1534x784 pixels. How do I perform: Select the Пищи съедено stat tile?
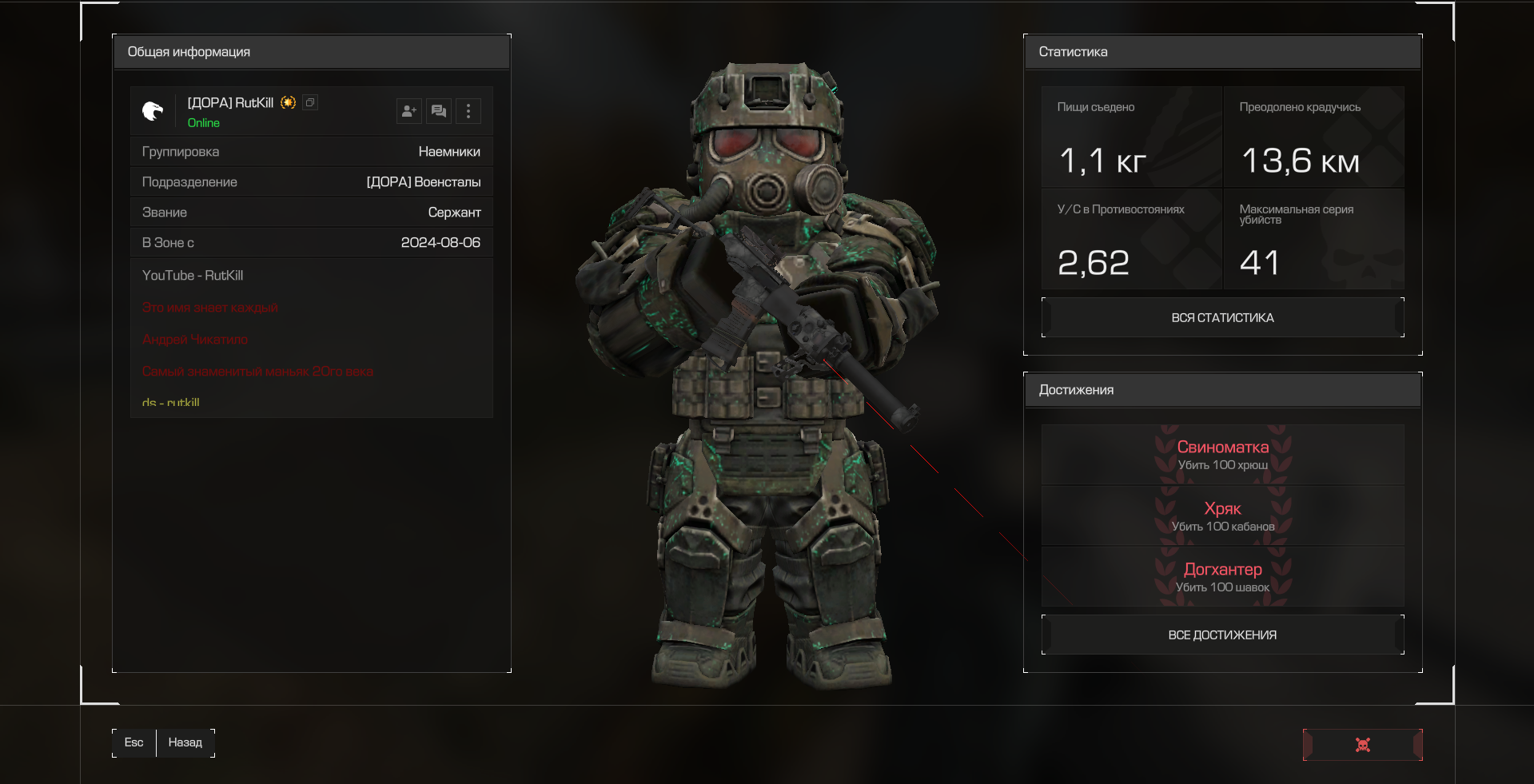point(1131,137)
